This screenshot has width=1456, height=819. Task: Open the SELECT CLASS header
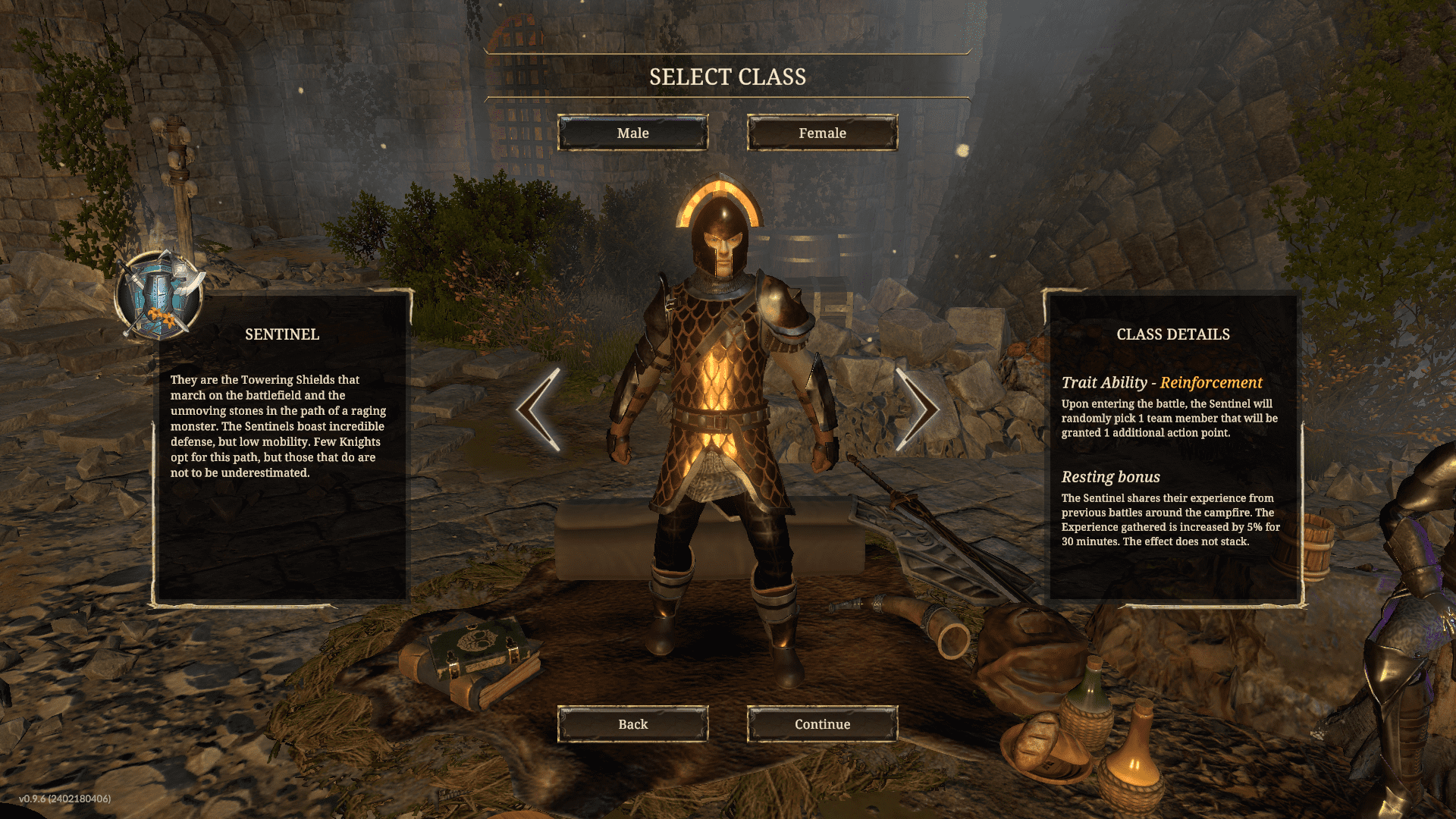pyautogui.click(x=726, y=76)
